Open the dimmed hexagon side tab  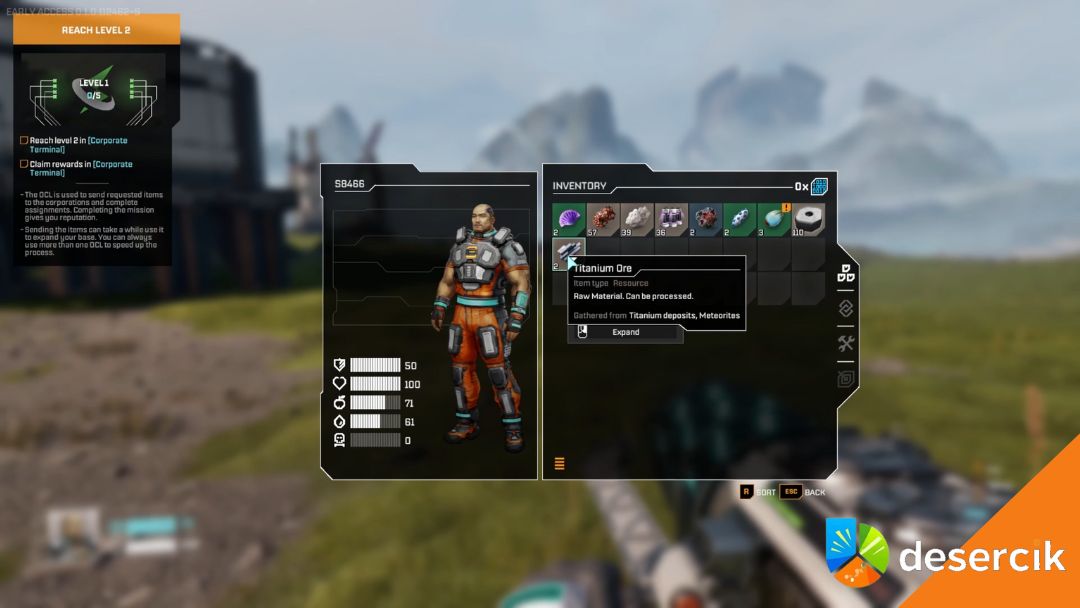pos(846,379)
